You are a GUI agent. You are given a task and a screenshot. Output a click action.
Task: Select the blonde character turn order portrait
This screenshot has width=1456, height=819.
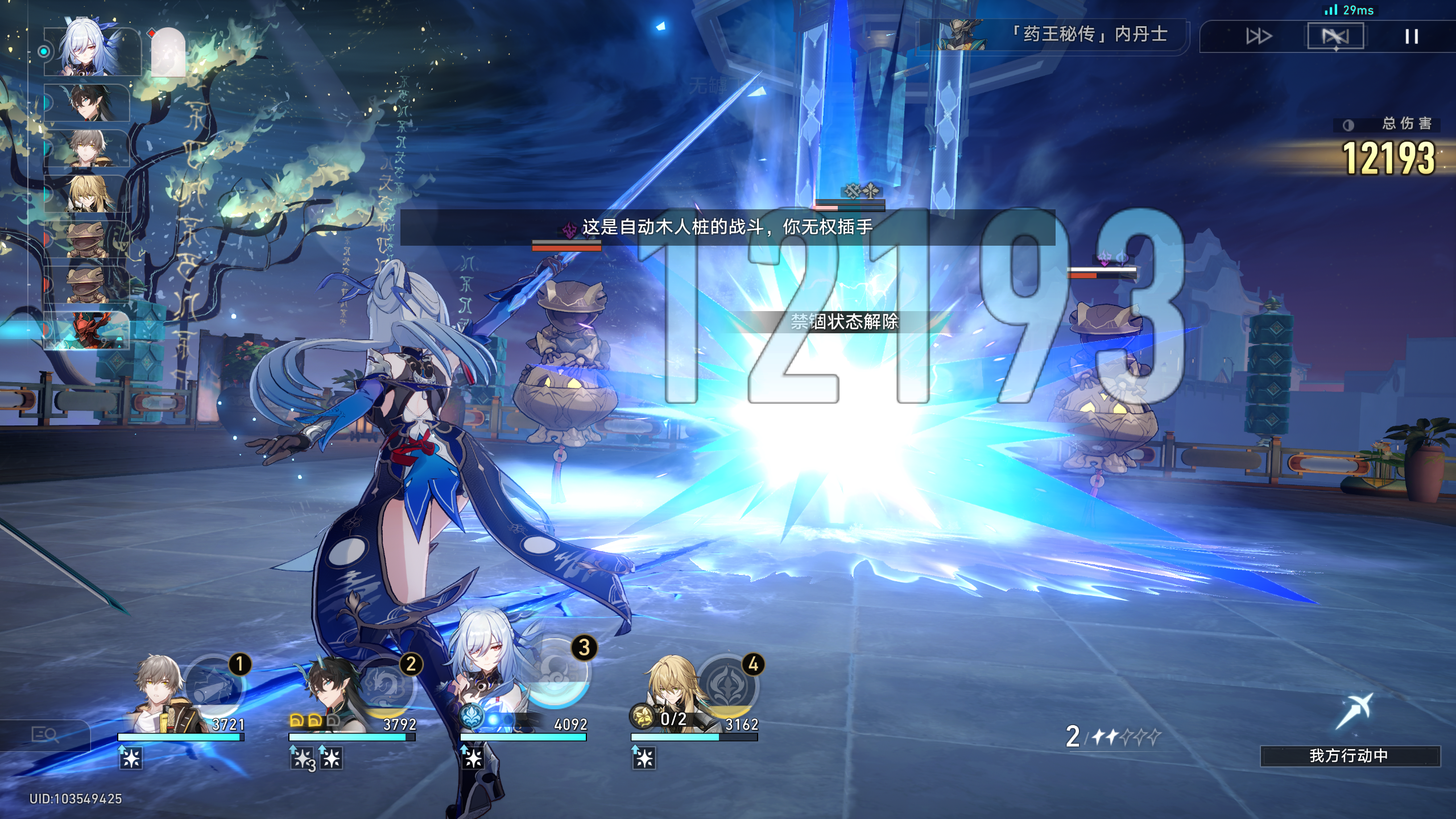point(88,195)
